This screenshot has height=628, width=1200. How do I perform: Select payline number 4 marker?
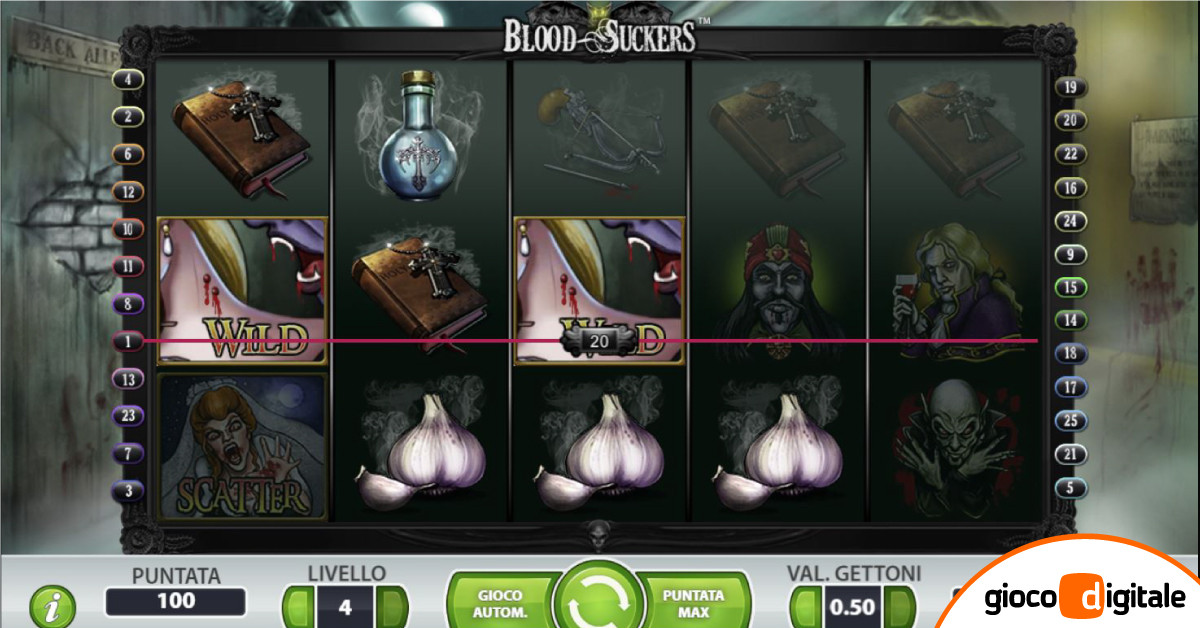[x=128, y=79]
